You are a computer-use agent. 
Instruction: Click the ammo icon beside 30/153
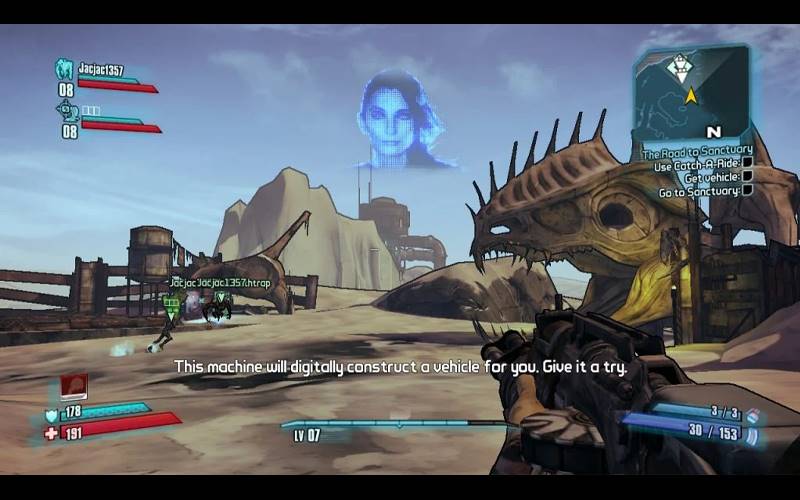[x=751, y=435]
